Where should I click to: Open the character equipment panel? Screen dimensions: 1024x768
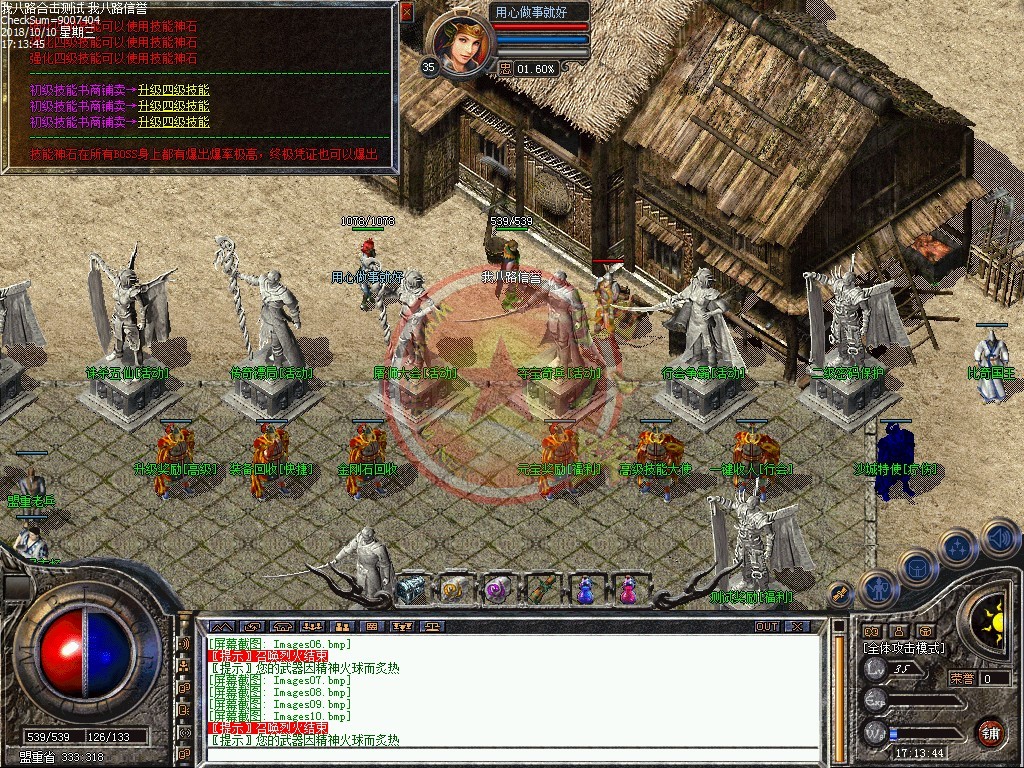[878, 590]
